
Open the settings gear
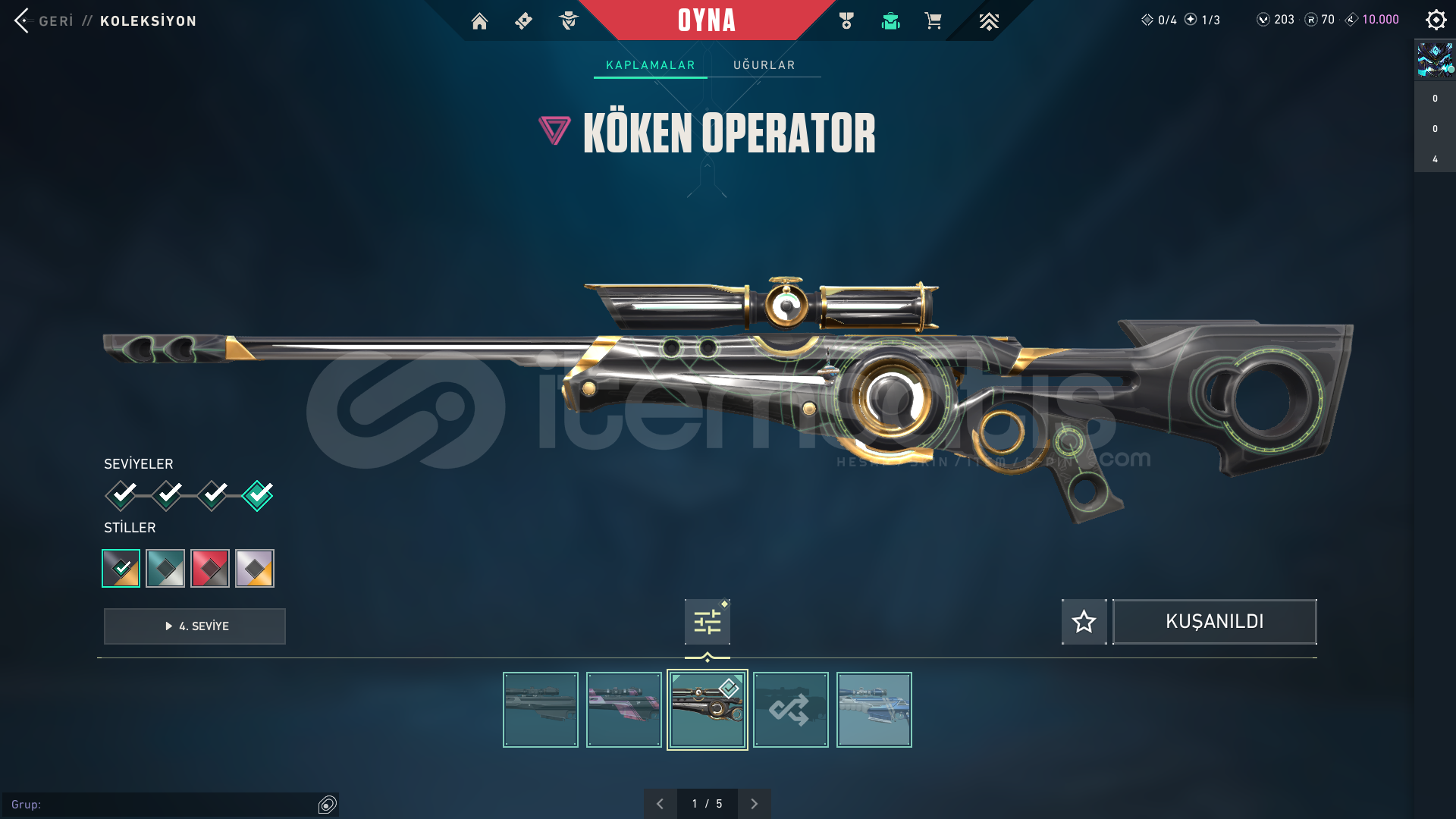click(x=1436, y=20)
